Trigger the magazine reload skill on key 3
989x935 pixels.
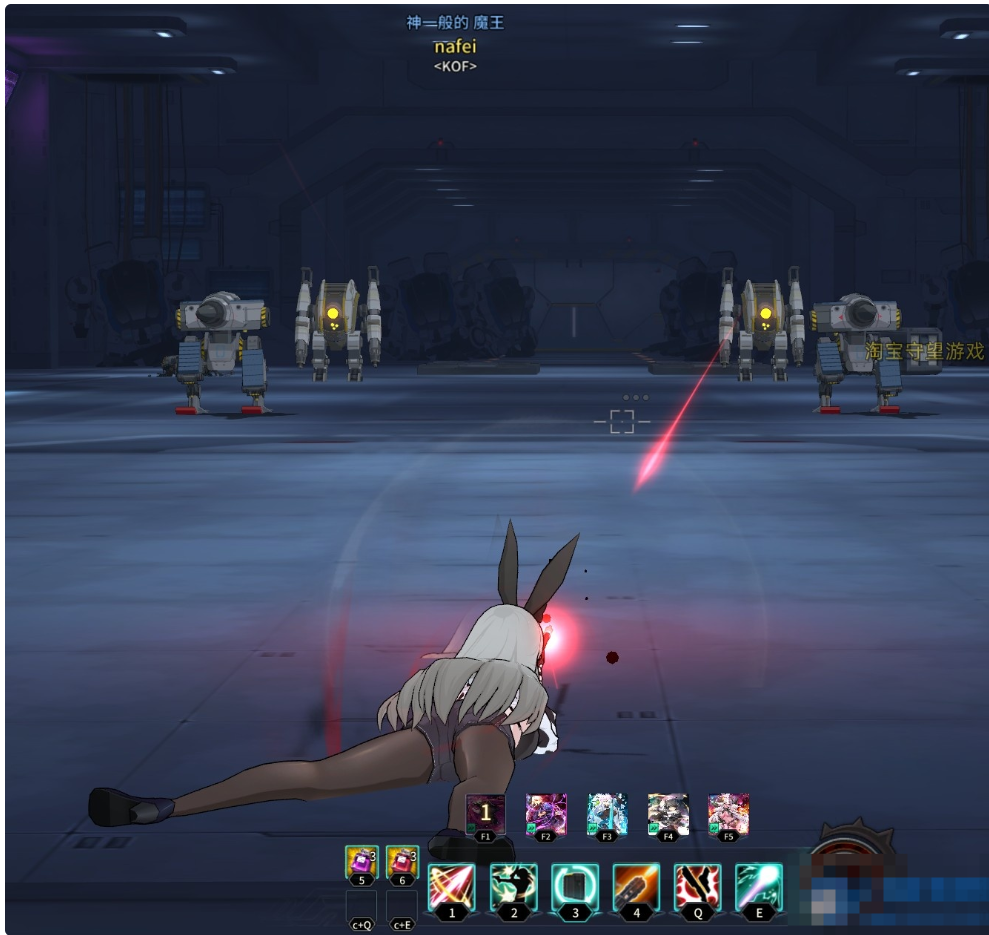click(575, 887)
